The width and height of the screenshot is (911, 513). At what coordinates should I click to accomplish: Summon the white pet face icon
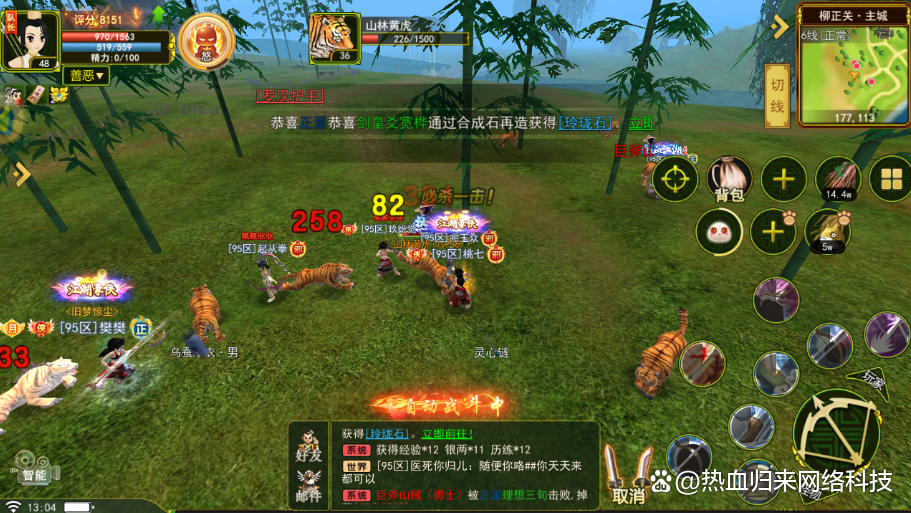(x=718, y=232)
